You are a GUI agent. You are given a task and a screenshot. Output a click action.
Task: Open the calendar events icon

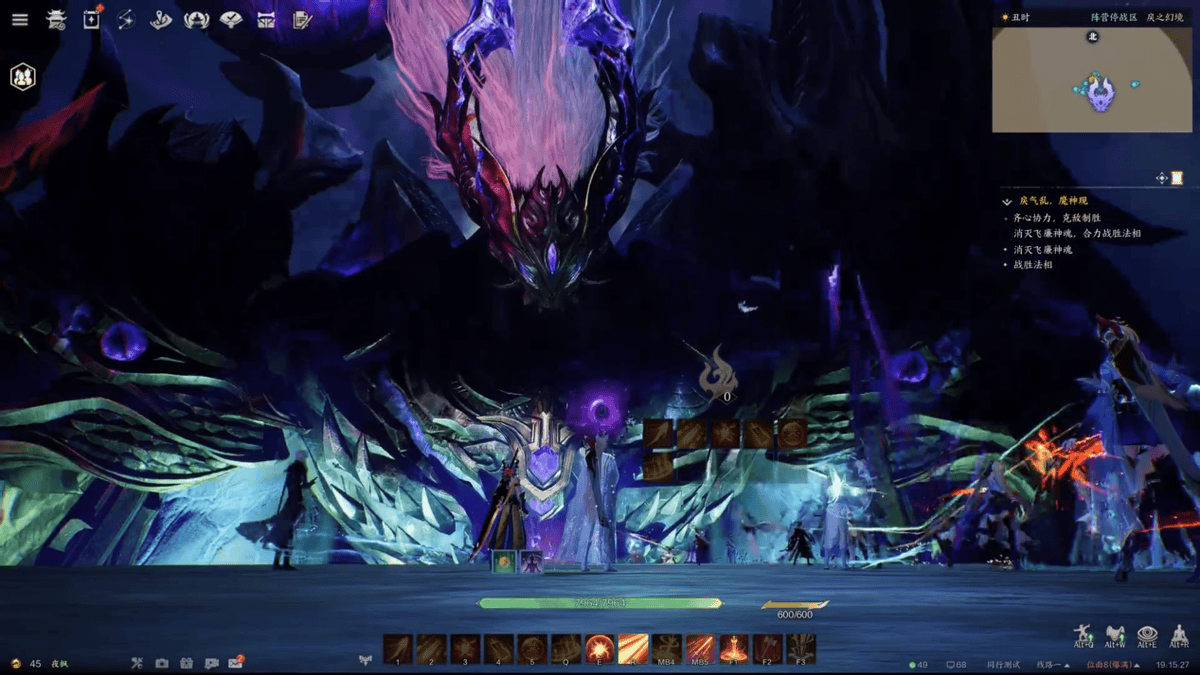[91, 19]
